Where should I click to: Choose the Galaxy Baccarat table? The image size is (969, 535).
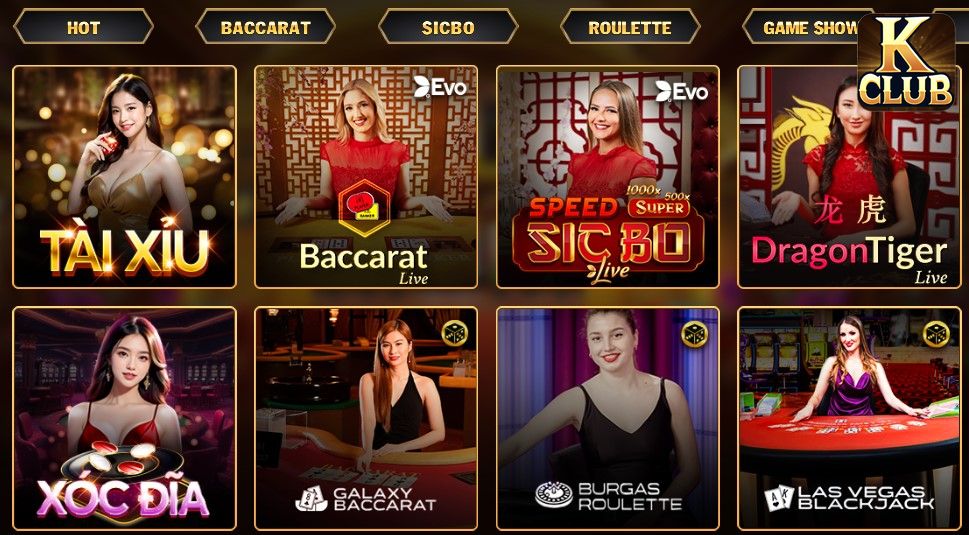366,418
